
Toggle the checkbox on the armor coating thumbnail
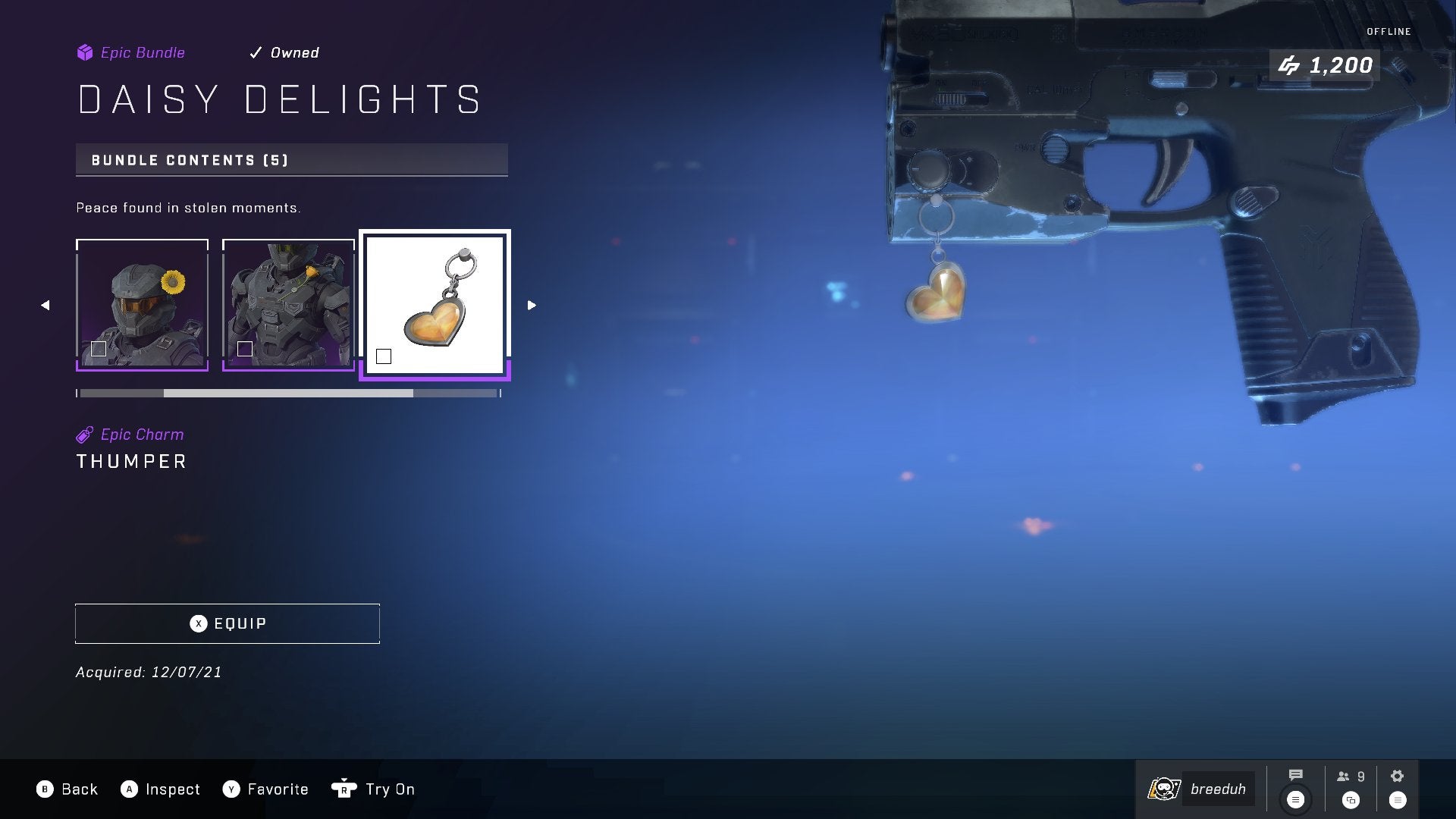point(244,349)
